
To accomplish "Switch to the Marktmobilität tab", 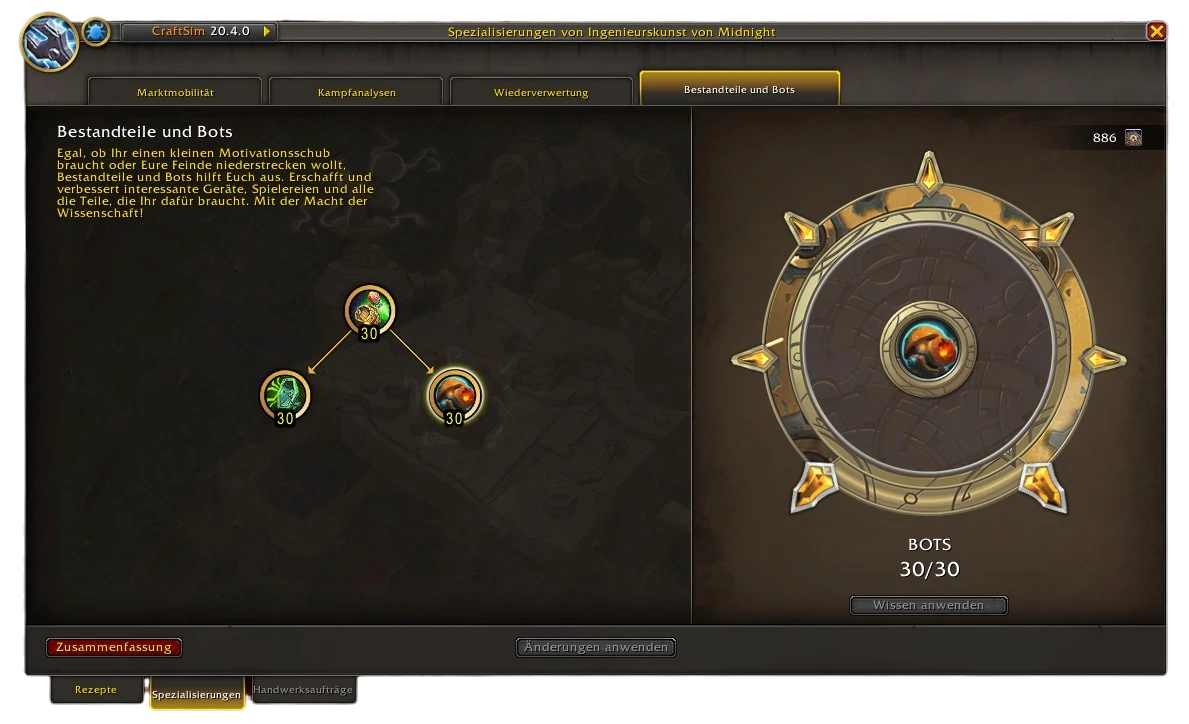I will pyautogui.click(x=175, y=92).
